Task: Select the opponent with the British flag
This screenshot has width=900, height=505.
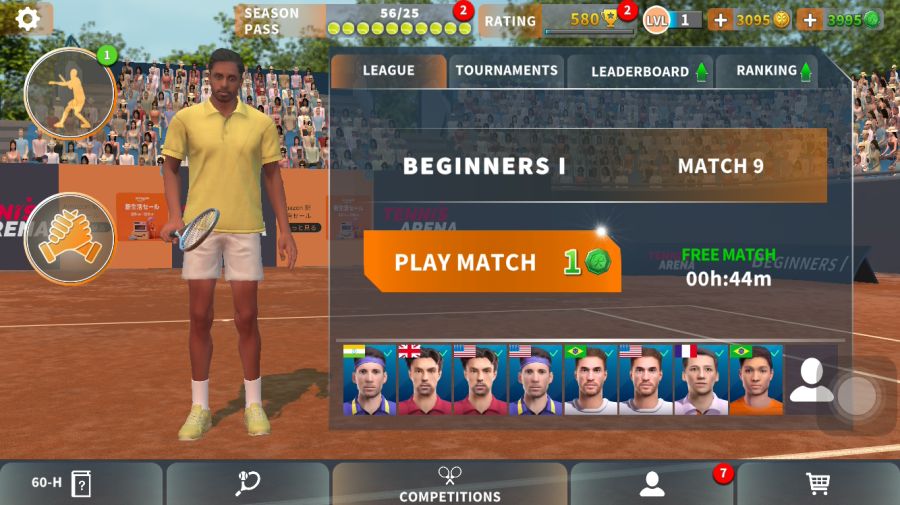Action: [425, 381]
